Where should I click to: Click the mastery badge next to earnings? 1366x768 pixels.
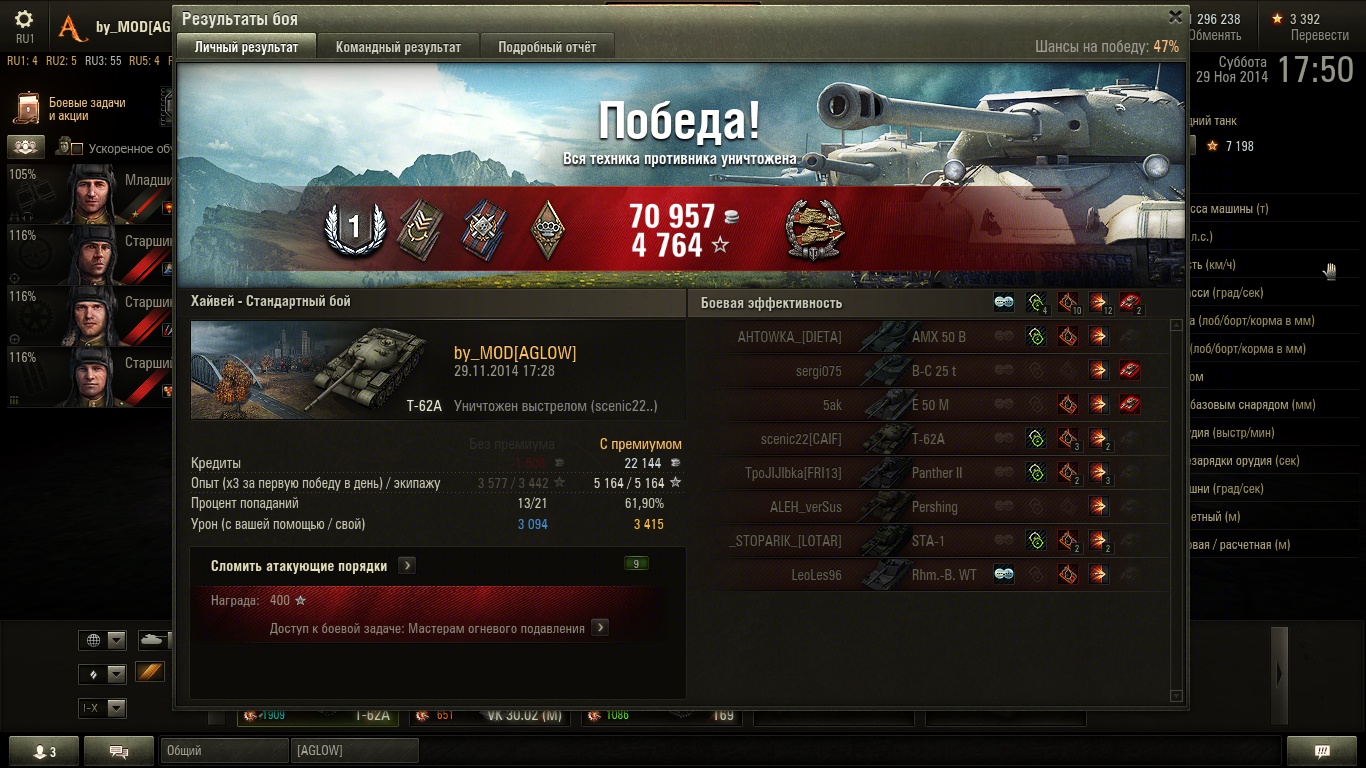(x=815, y=229)
